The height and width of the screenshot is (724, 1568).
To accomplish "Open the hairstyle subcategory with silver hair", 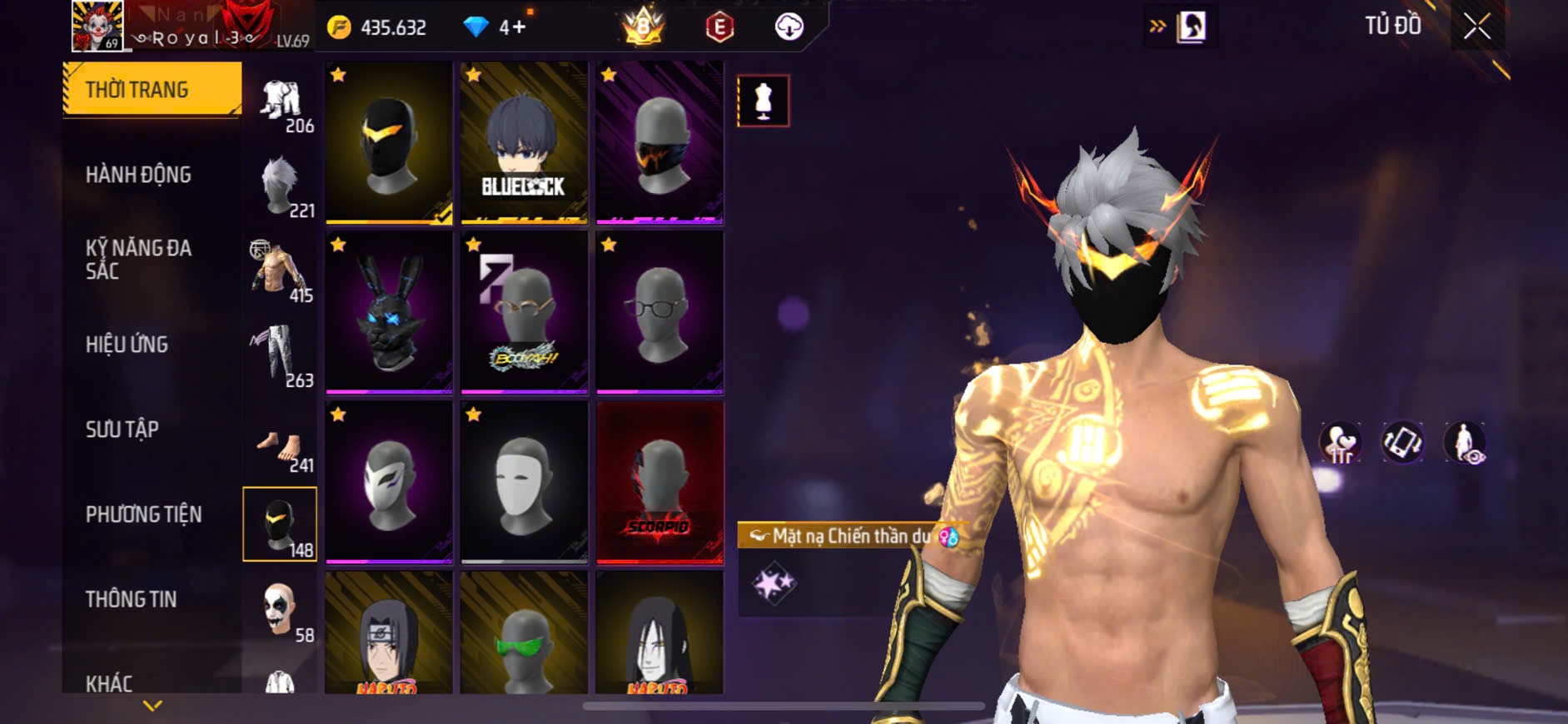I will tap(280, 186).
